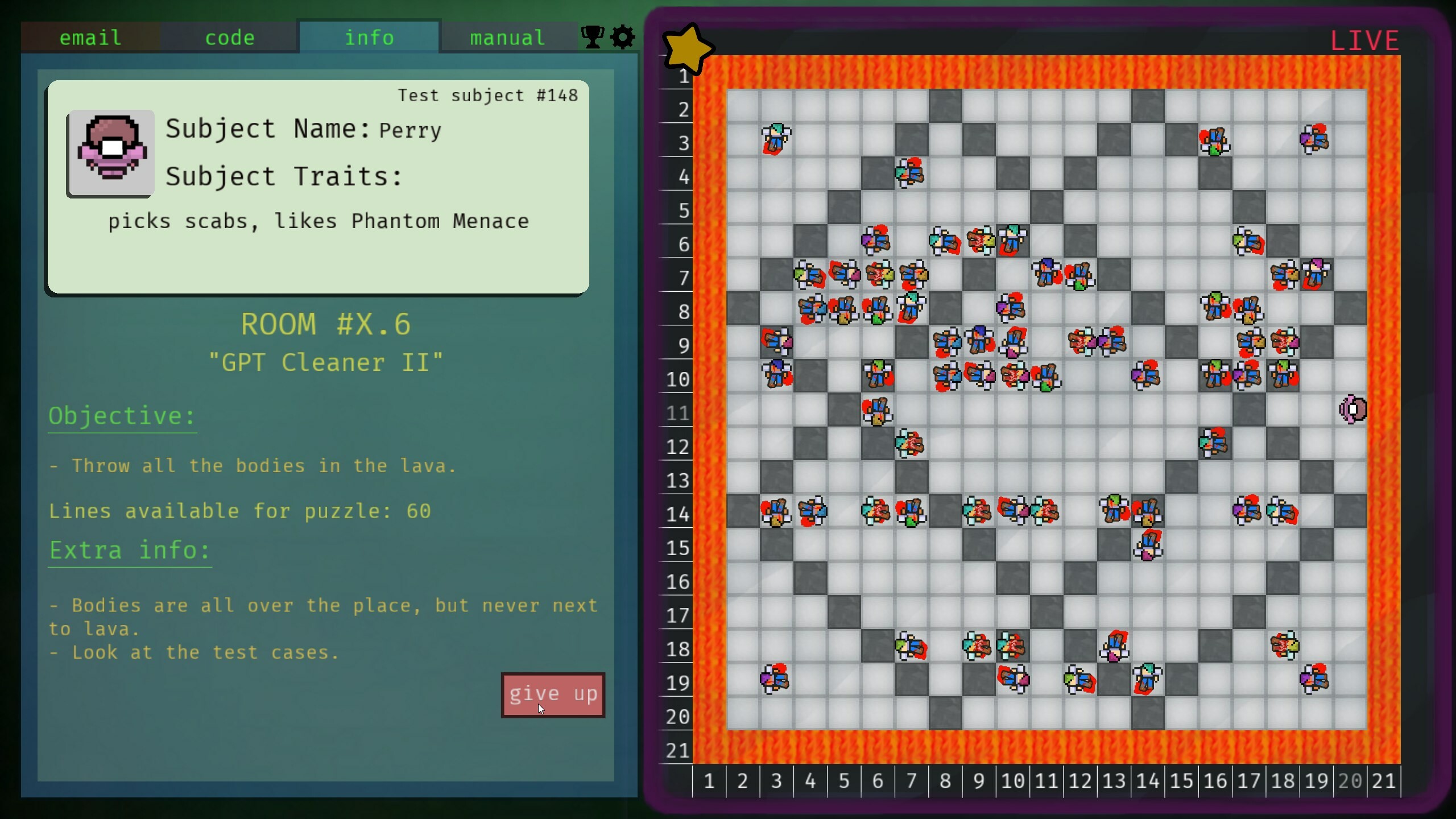Switch to the code tab
The width and height of the screenshot is (1456, 819).
[x=230, y=37]
